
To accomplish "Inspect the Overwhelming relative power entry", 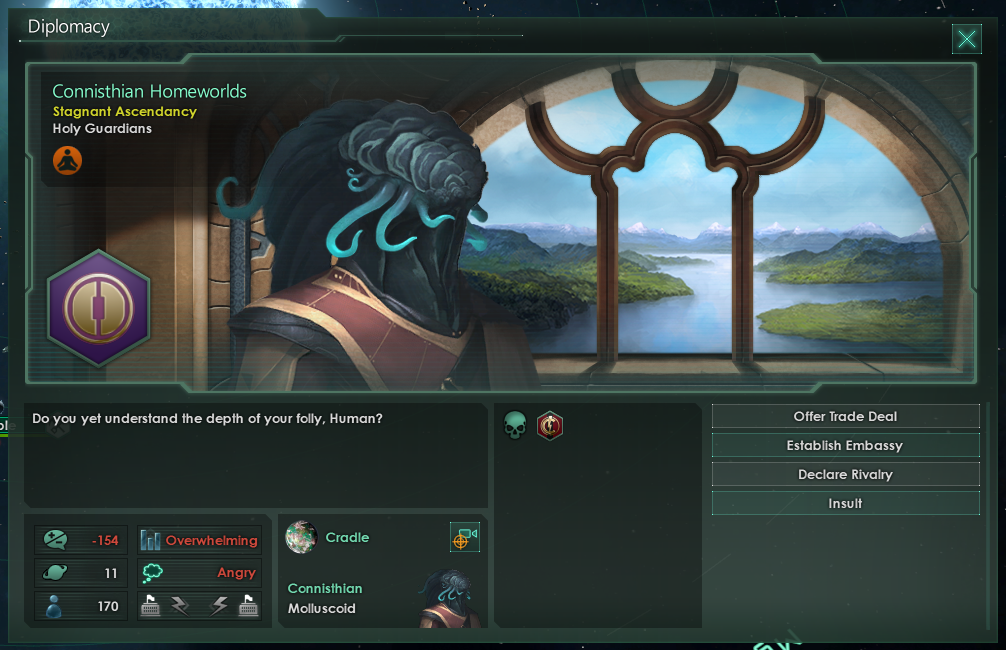I will coord(199,541).
